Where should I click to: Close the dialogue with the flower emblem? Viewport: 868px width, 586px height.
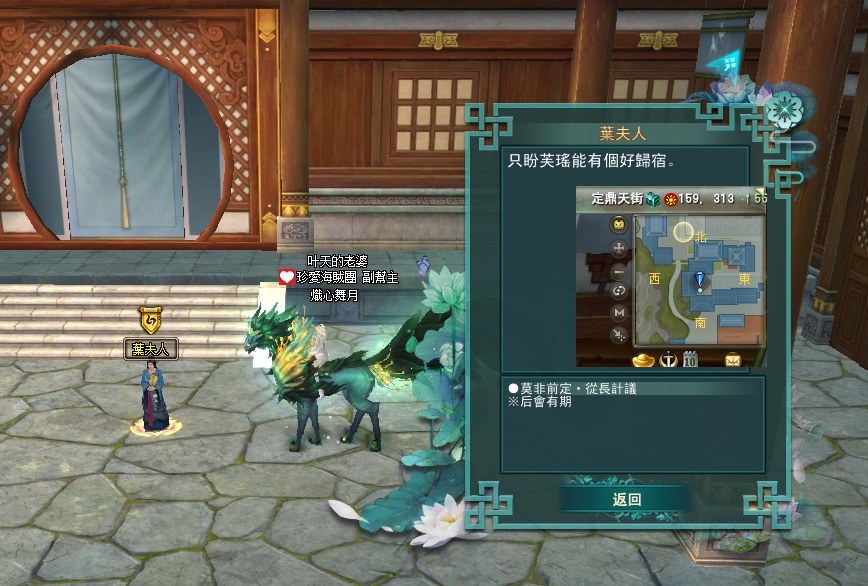point(786,107)
